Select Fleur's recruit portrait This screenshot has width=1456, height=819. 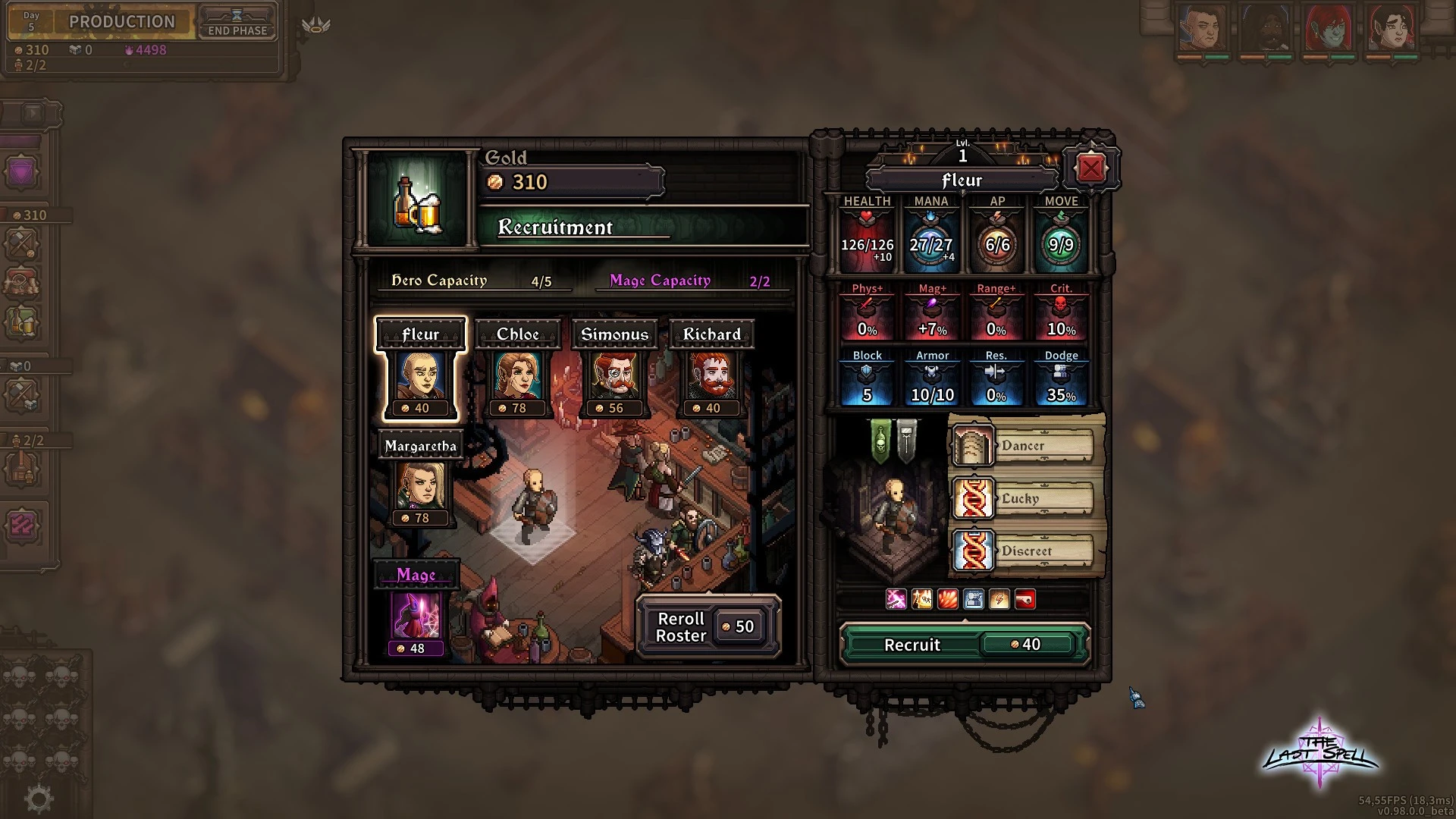click(x=421, y=377)
